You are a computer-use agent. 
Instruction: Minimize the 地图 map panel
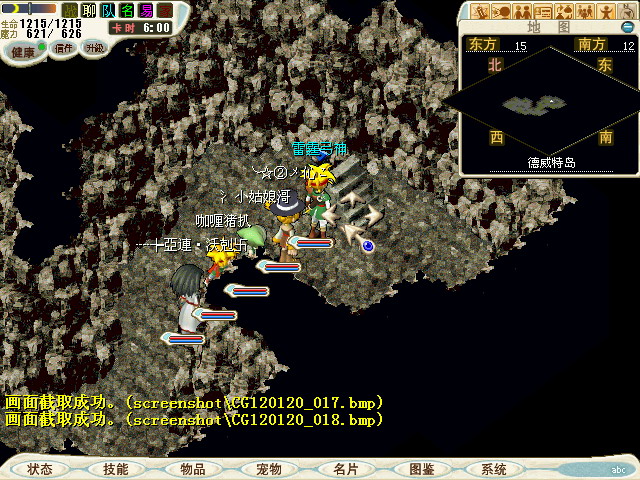629,27
